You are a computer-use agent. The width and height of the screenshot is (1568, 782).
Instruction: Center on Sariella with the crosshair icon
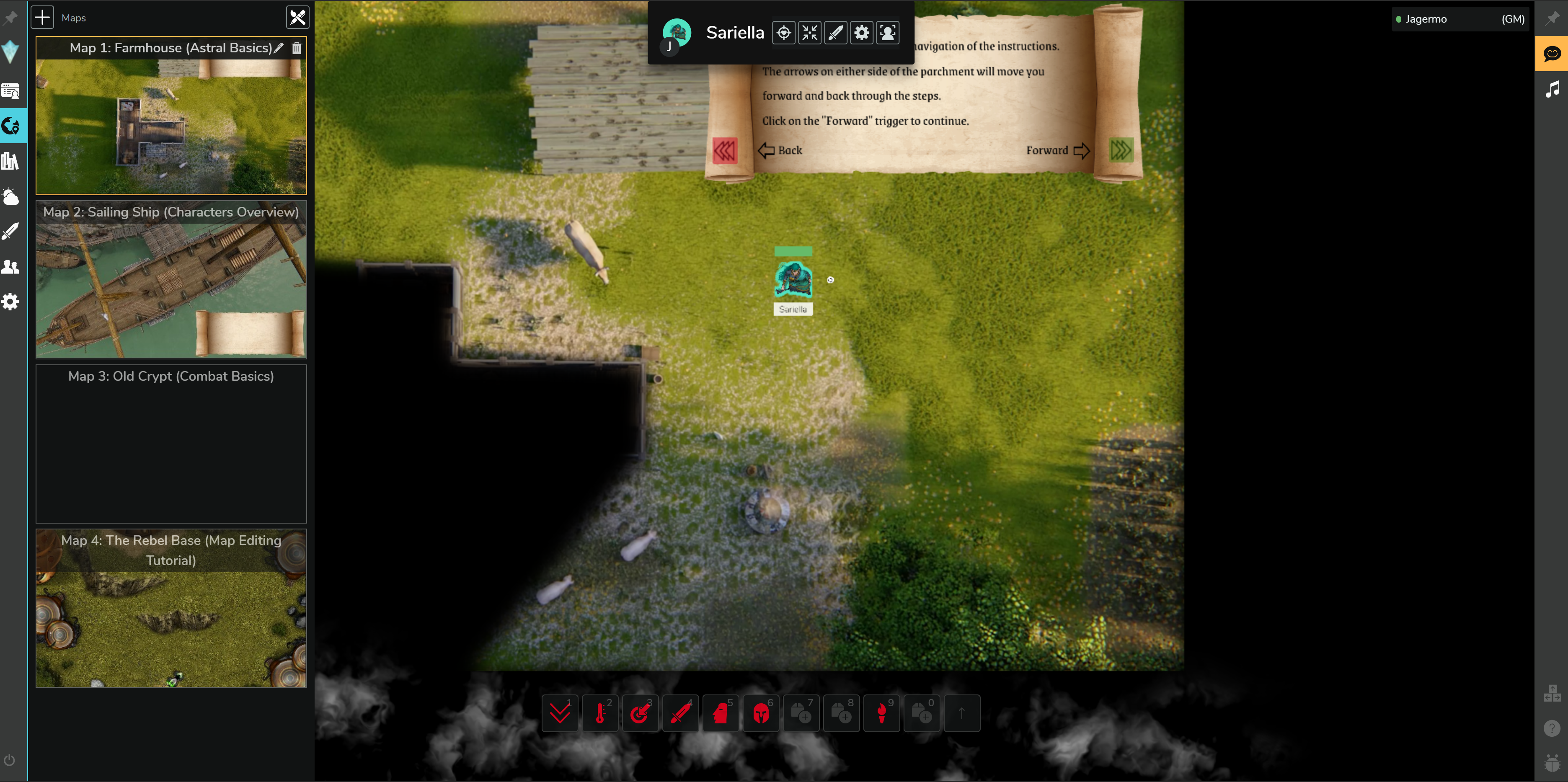[x=783, y=33]
